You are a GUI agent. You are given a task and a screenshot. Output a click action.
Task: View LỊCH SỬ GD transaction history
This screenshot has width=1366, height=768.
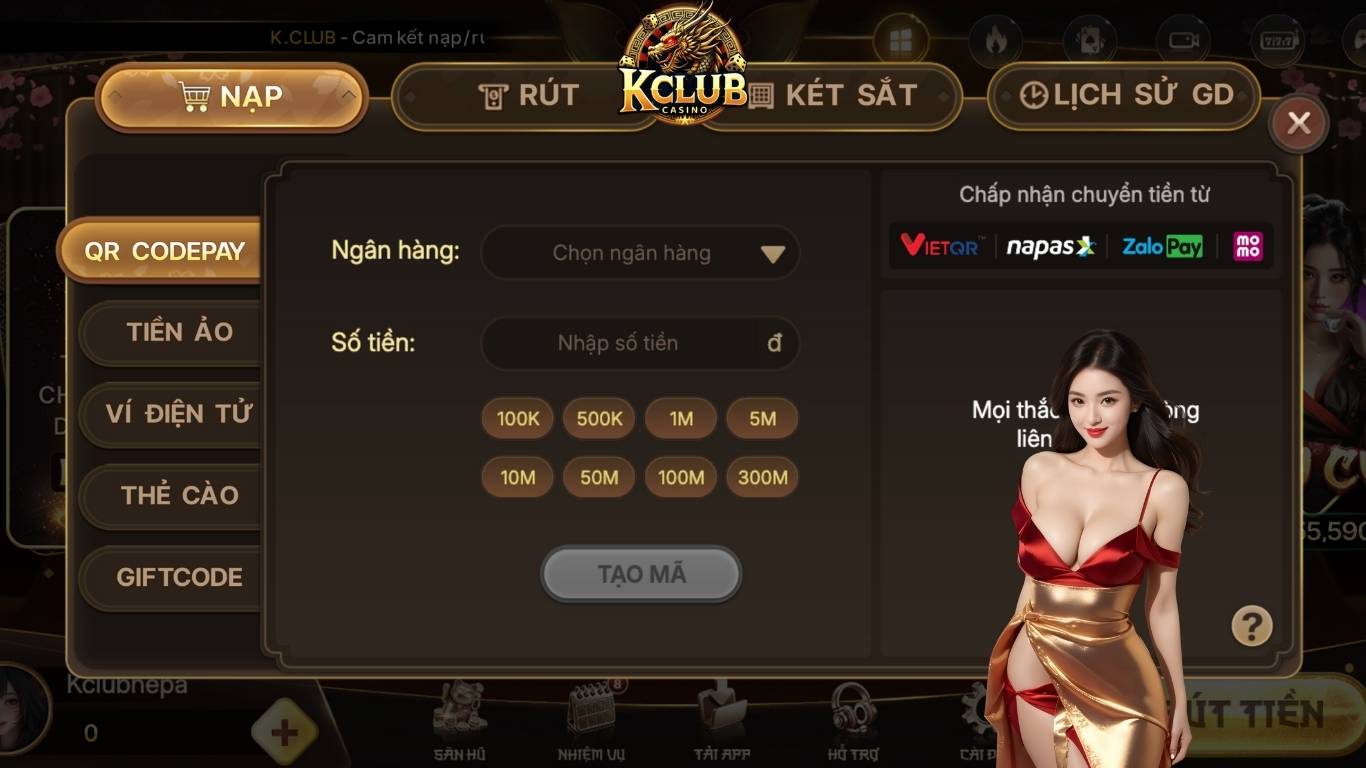[x=1122, y=95]
